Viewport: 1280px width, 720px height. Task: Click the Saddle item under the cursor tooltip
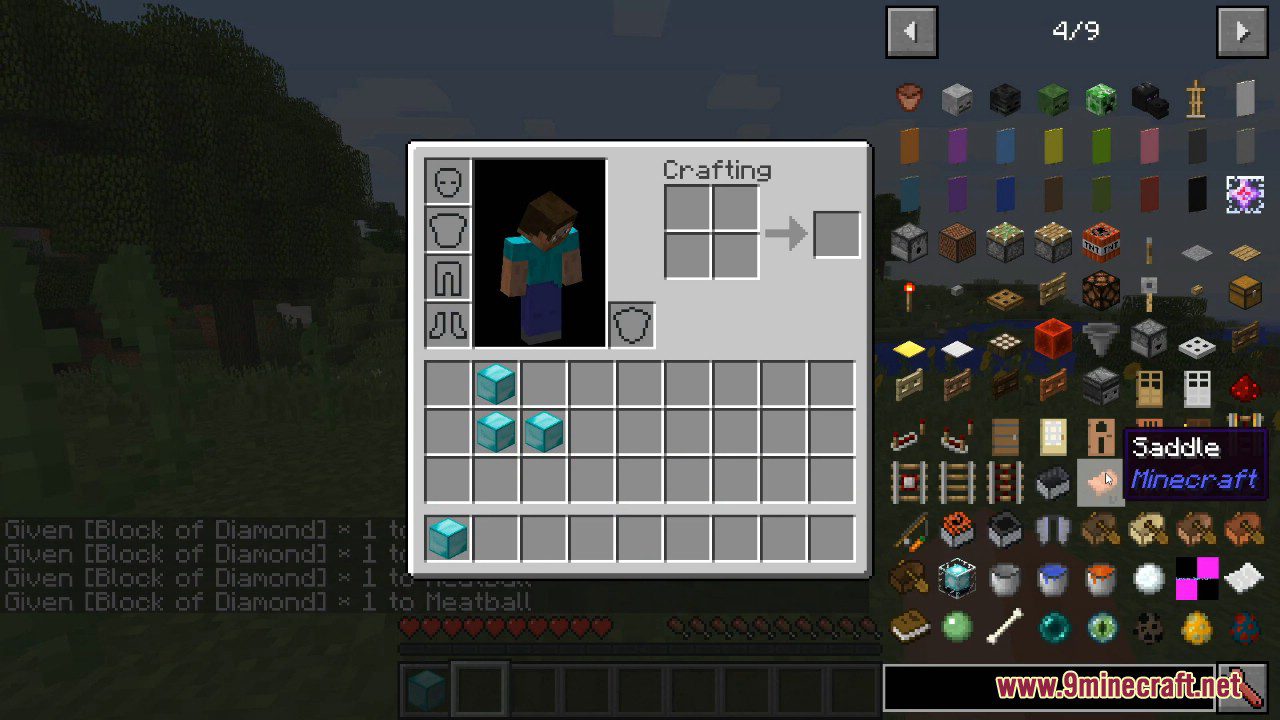[x=1100, y=480]
